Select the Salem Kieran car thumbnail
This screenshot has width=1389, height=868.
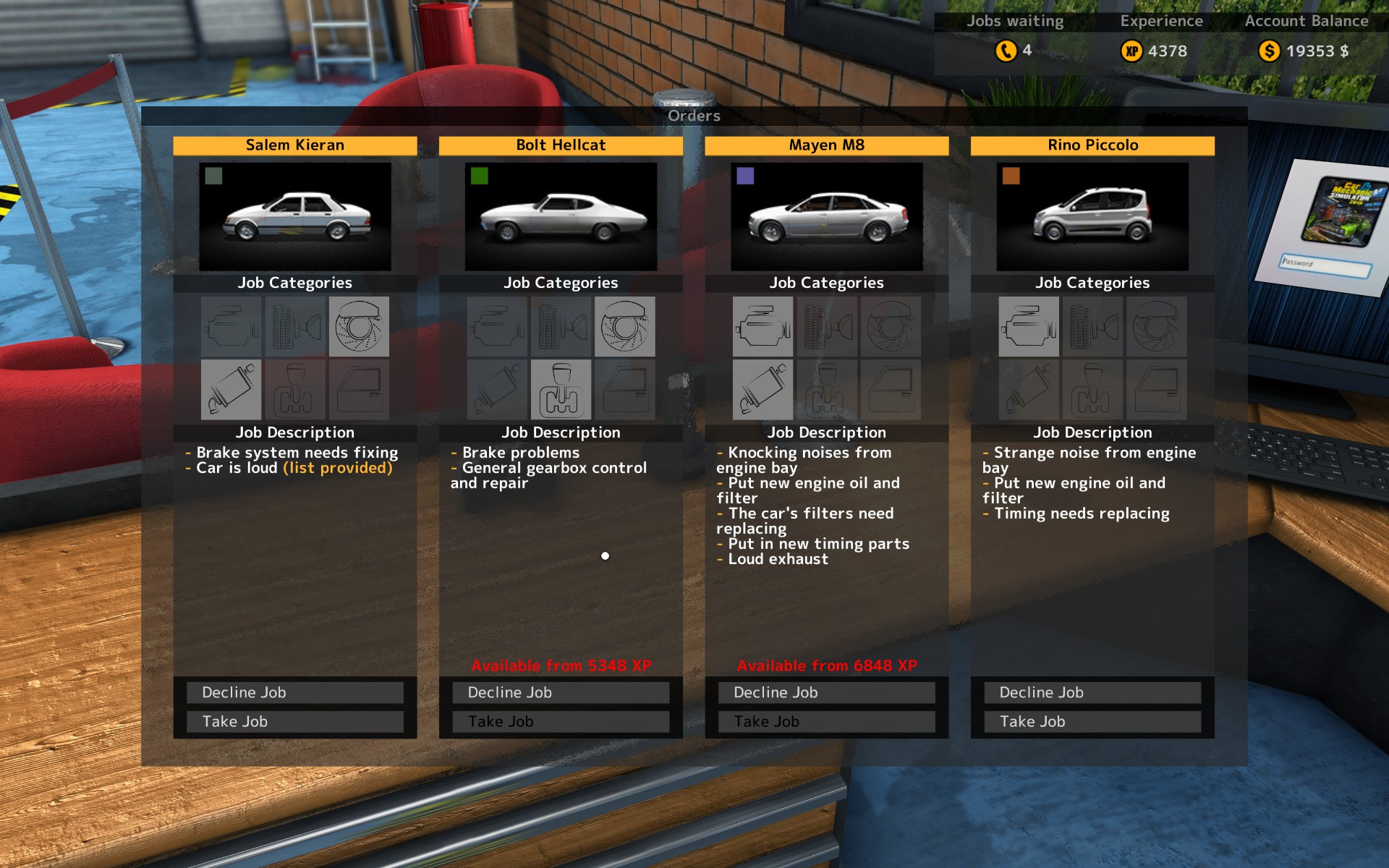295,216
